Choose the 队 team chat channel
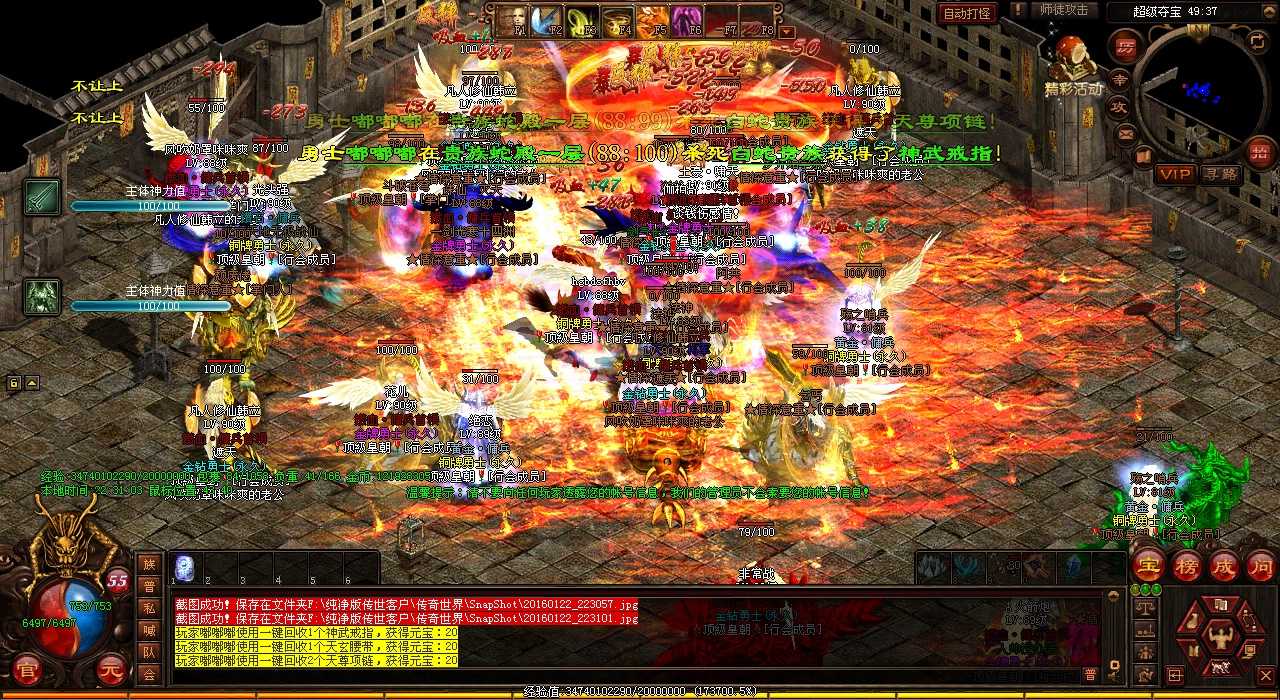Viewport: 1280px width, 700px height. point(149,652)
